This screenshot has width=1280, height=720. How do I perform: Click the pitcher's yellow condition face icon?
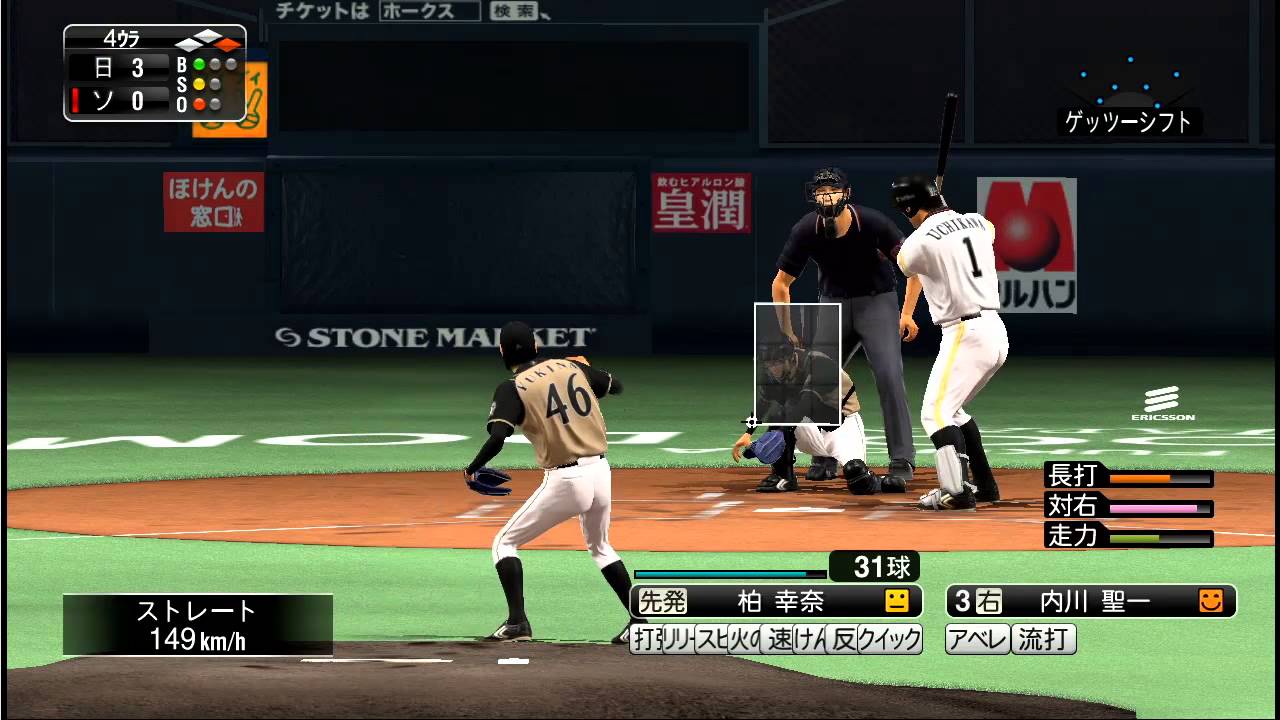pos(897,601)
